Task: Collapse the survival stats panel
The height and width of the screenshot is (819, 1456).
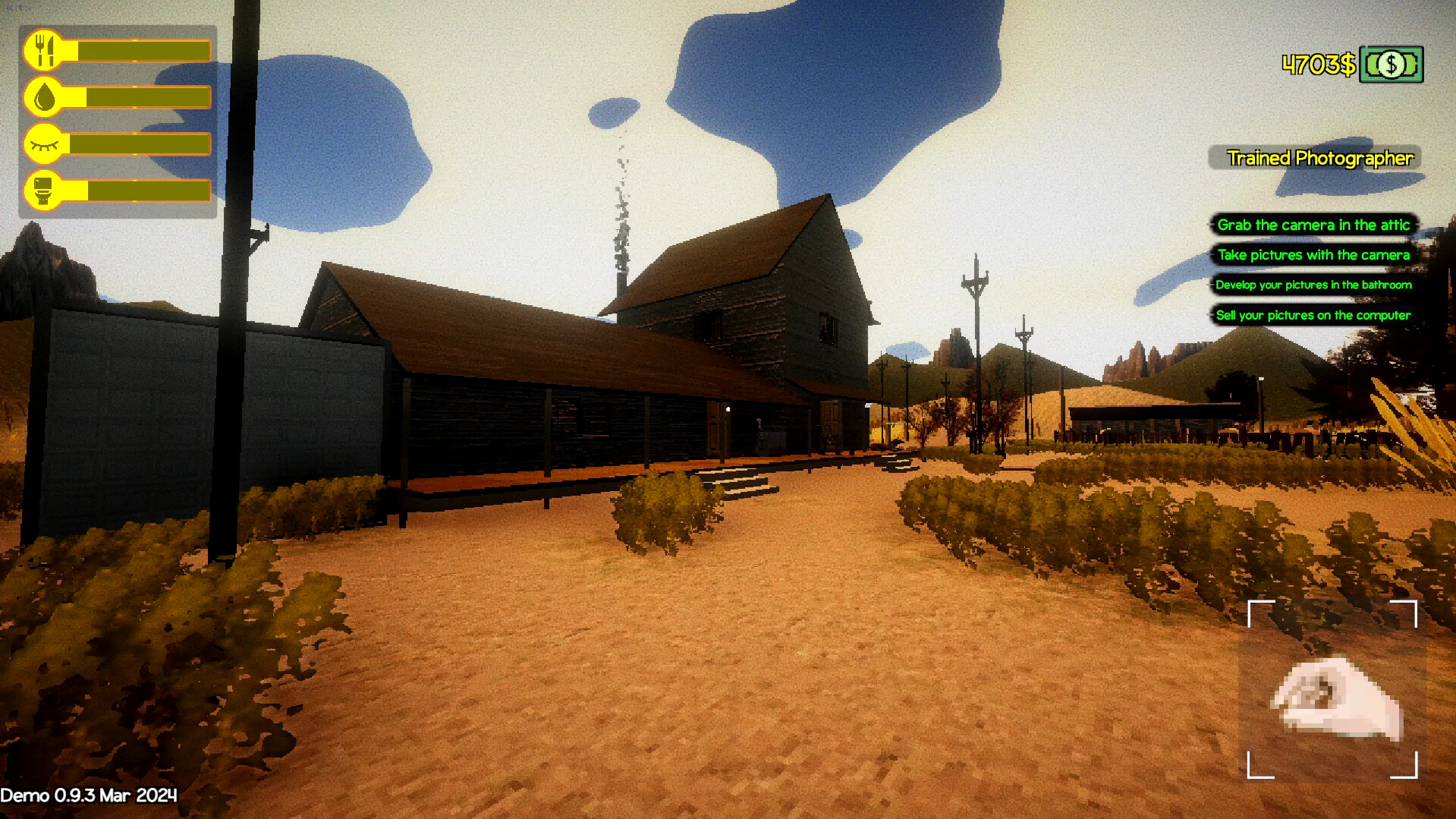Action: [118, 120]
